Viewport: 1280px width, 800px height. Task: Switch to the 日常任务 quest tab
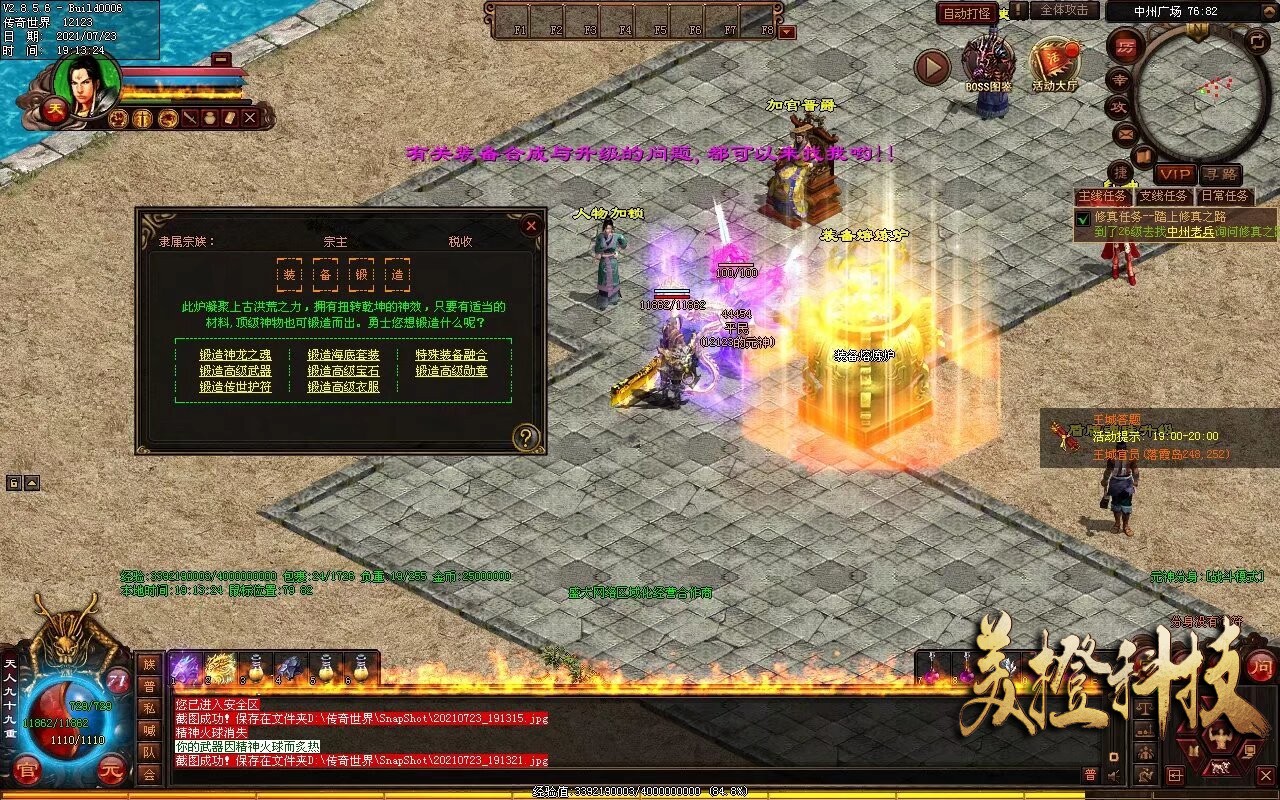tap(1225, 196)
